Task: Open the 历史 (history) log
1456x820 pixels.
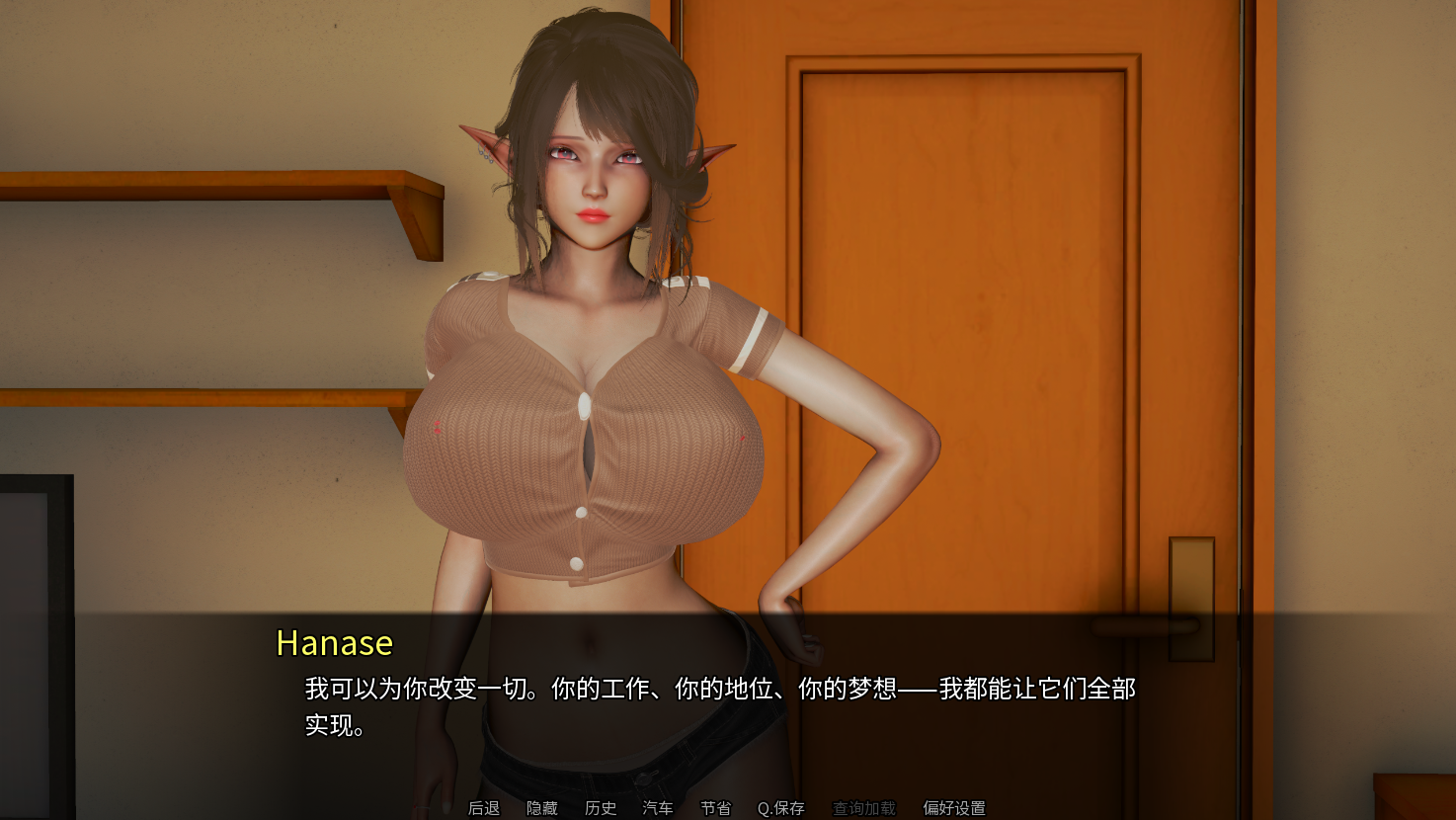Action: [600, 808]
